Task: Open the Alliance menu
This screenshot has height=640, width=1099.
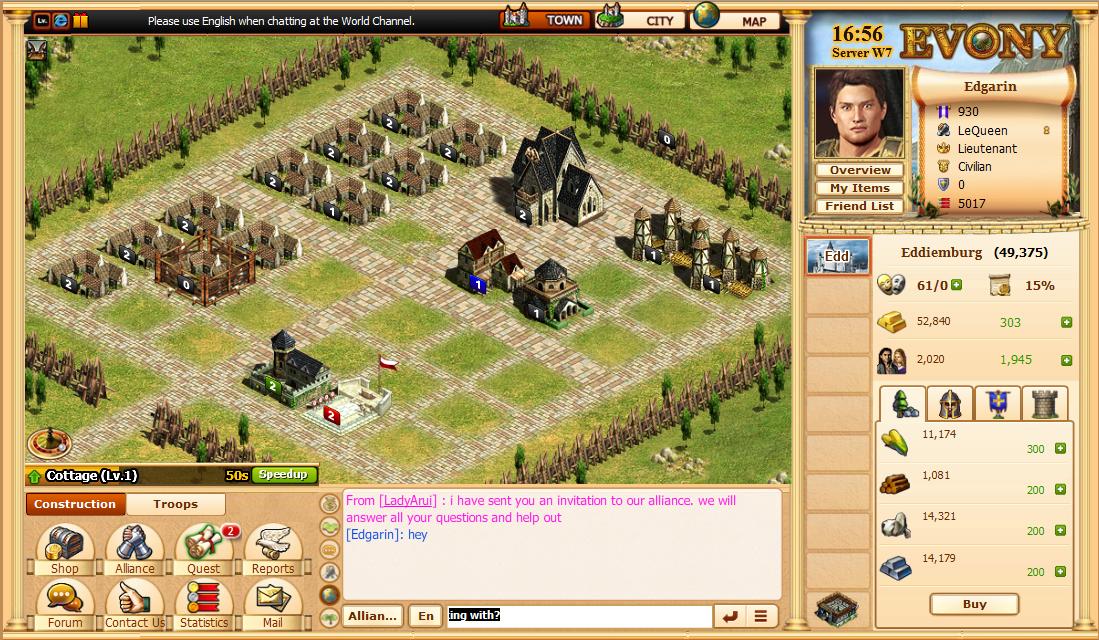Action: [x=134, y=550]
